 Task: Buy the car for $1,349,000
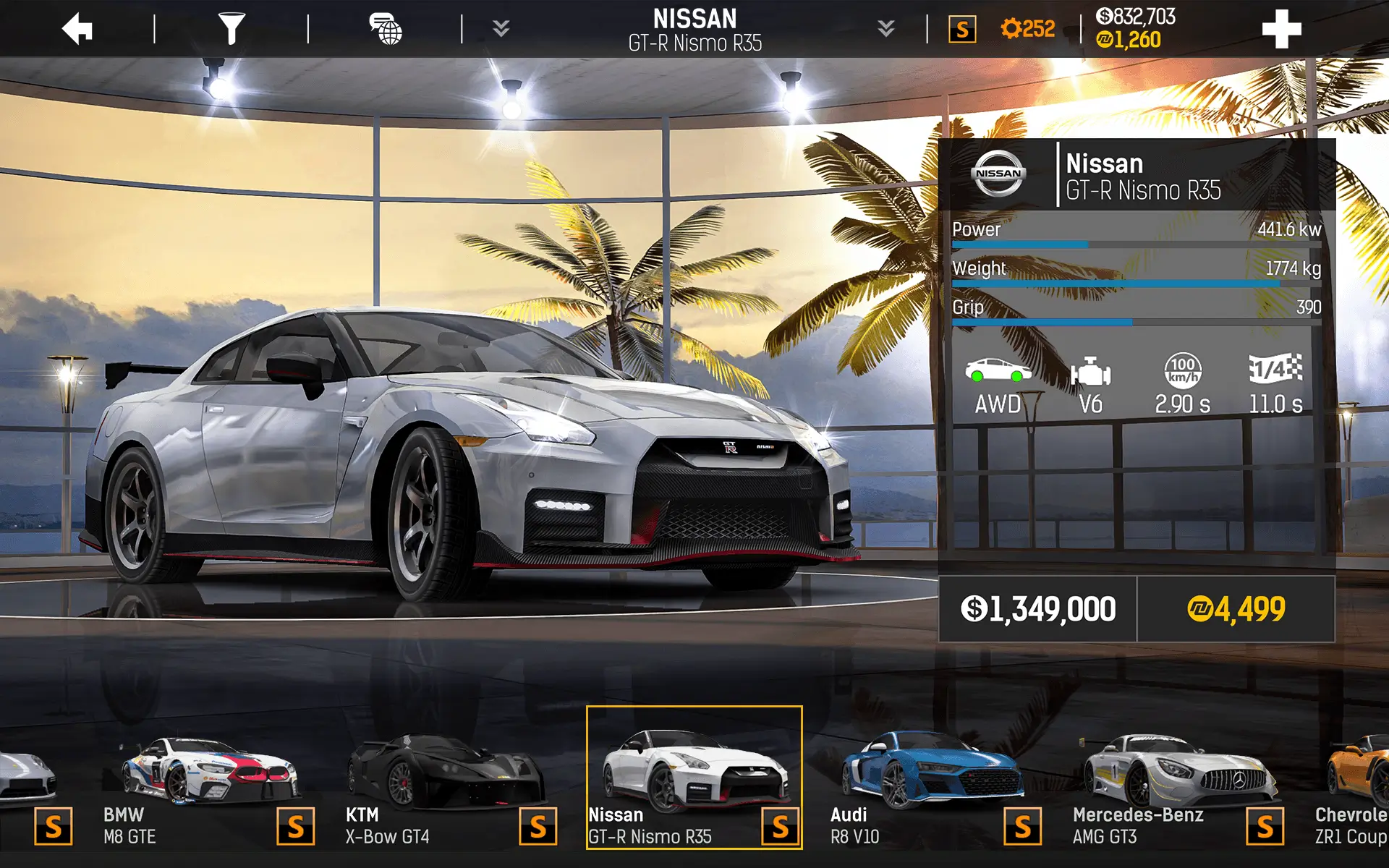tap(1037, 608)
